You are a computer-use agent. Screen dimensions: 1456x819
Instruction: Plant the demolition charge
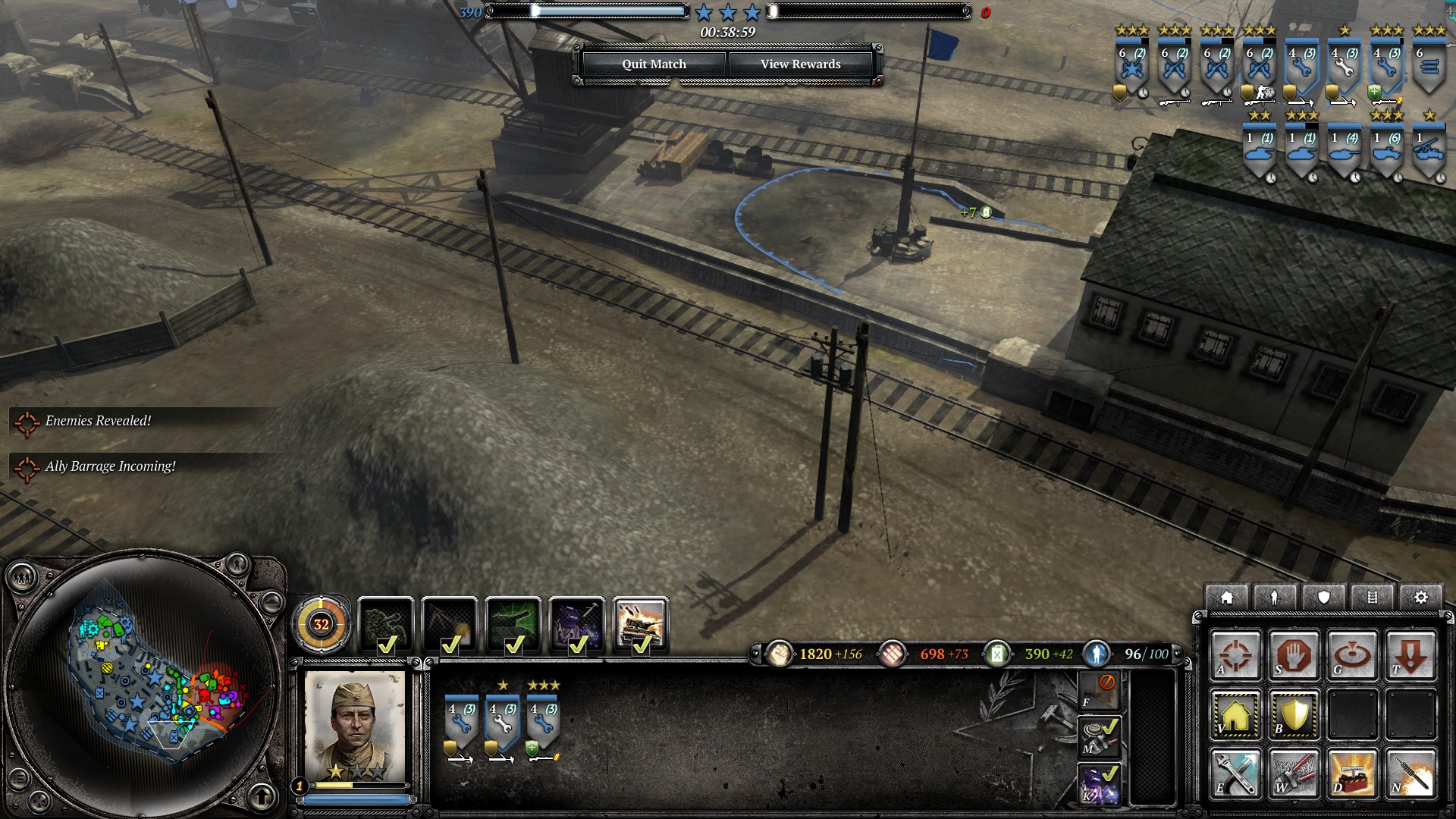(1352, 773)
